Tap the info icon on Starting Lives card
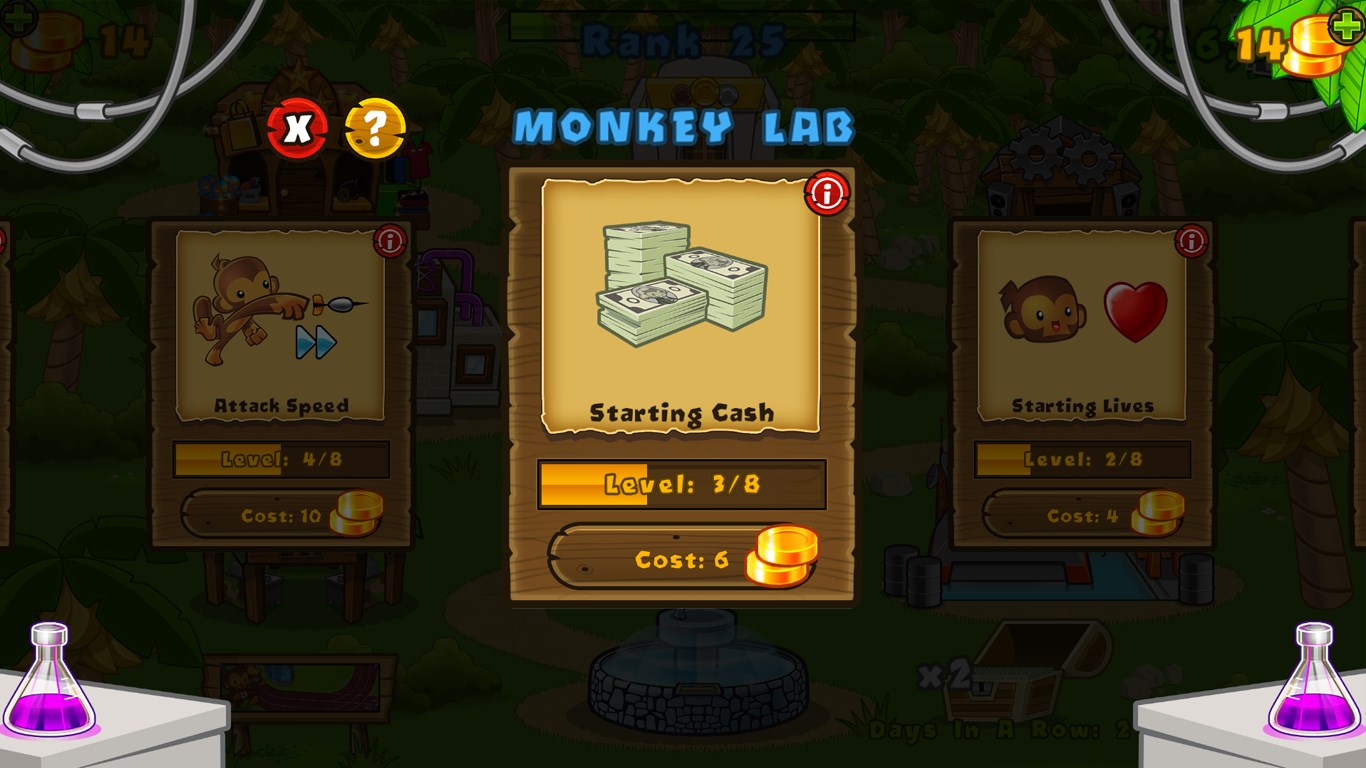 pyautogui.click(x=1190, y=242)
